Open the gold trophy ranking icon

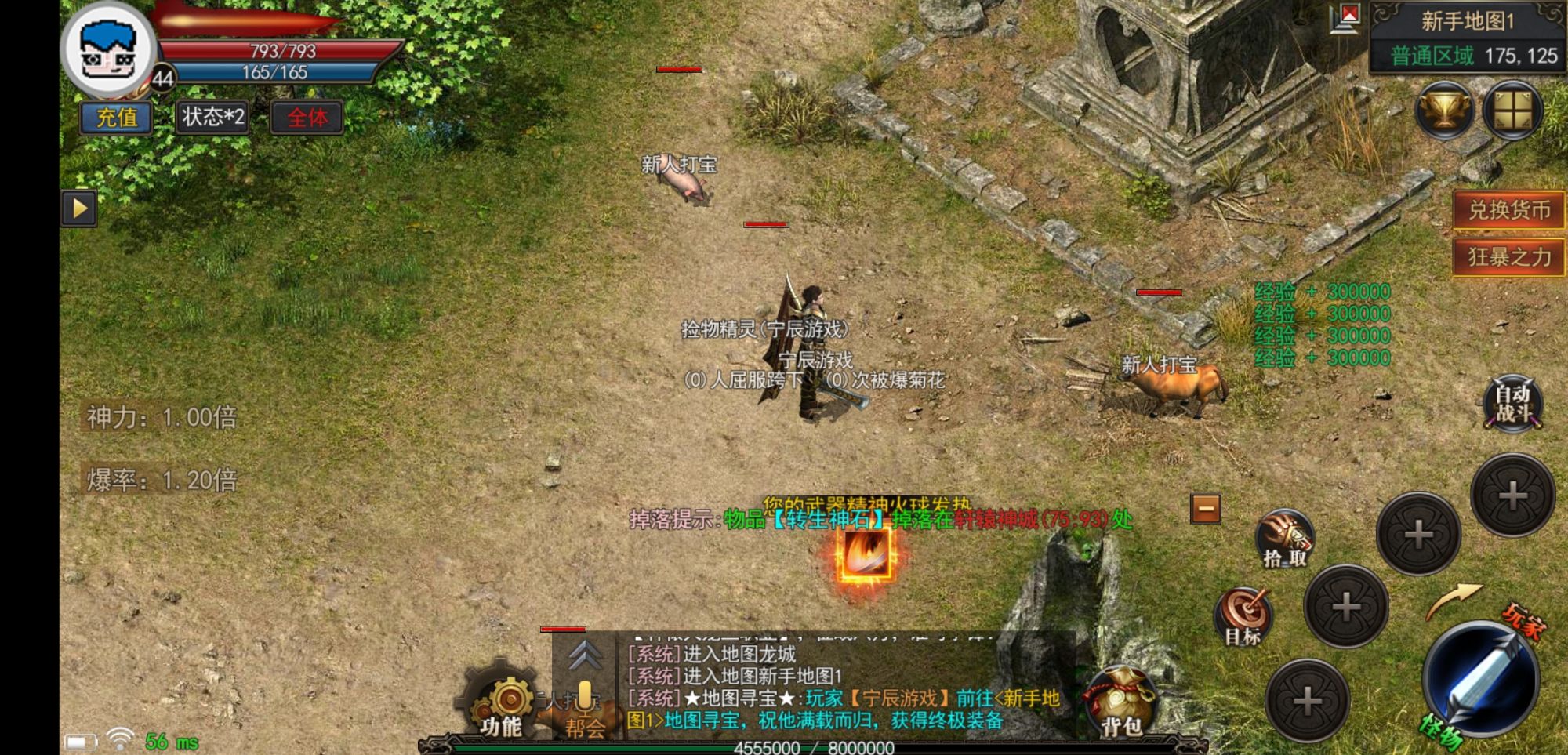pos(1444,111)
